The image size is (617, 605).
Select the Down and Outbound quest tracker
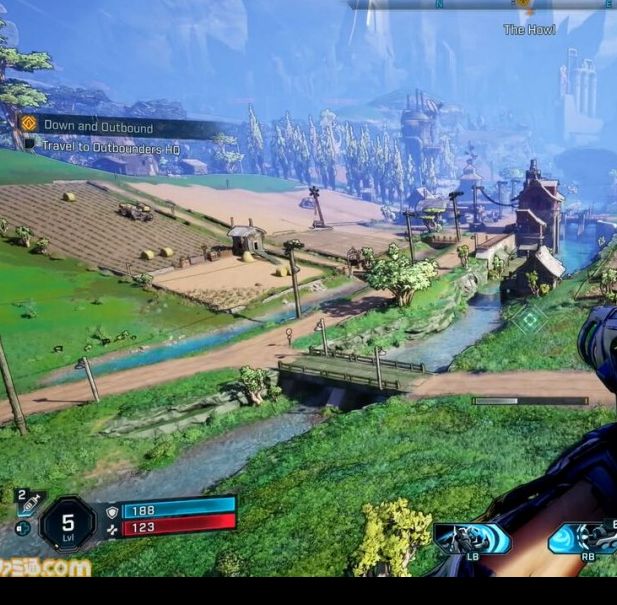[98, 127]
